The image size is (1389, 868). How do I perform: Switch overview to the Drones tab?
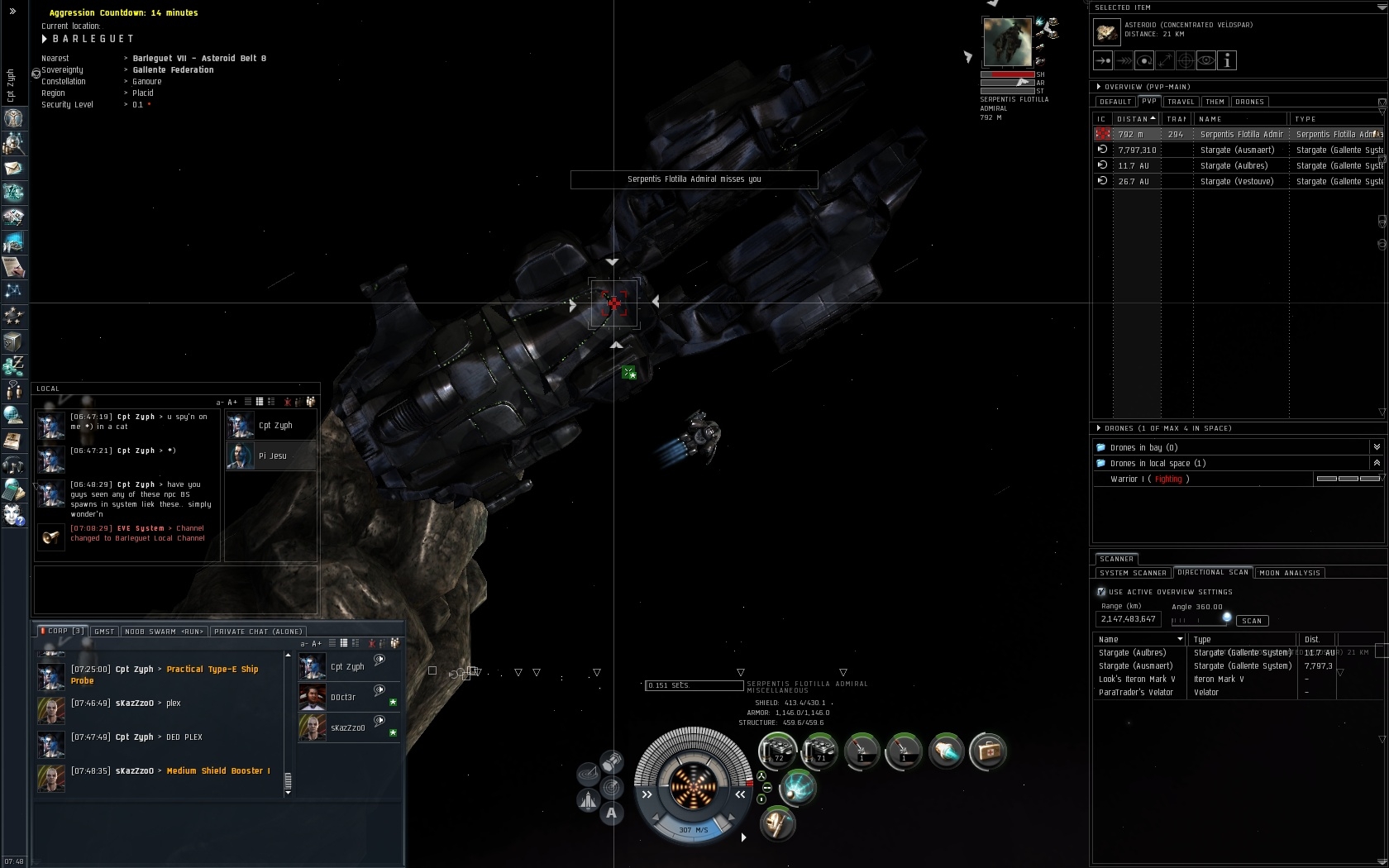pyautogui.click(x=1249, y=102)
